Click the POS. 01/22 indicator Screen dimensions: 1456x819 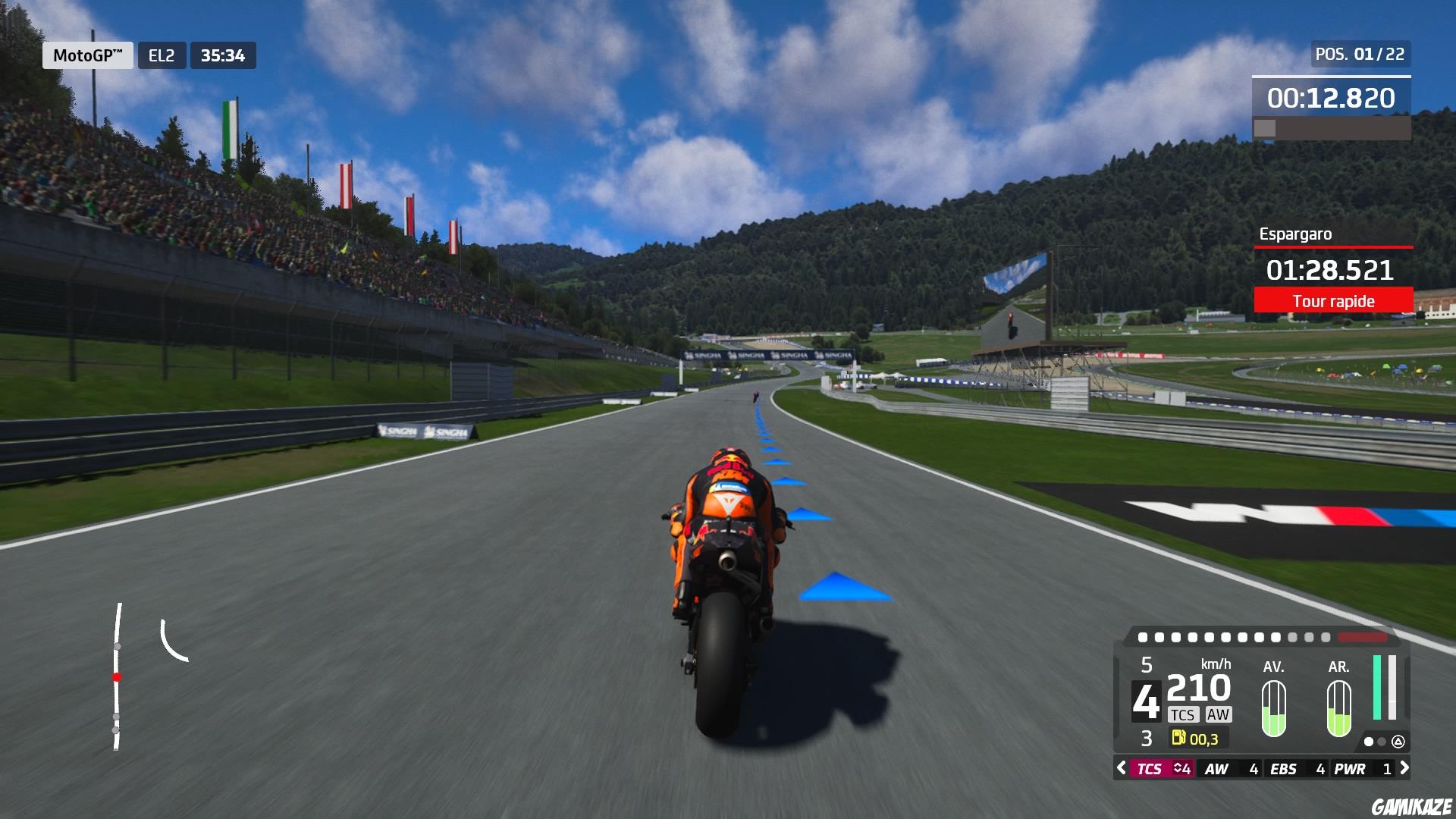tap(1359, 55)
